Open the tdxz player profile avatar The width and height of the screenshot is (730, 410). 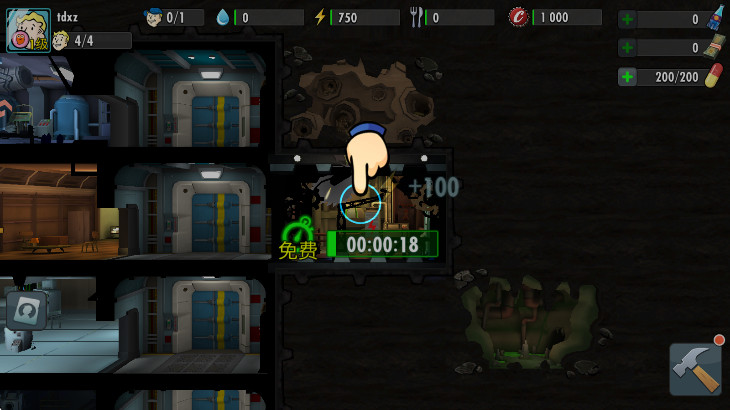[x=27, y=30]
